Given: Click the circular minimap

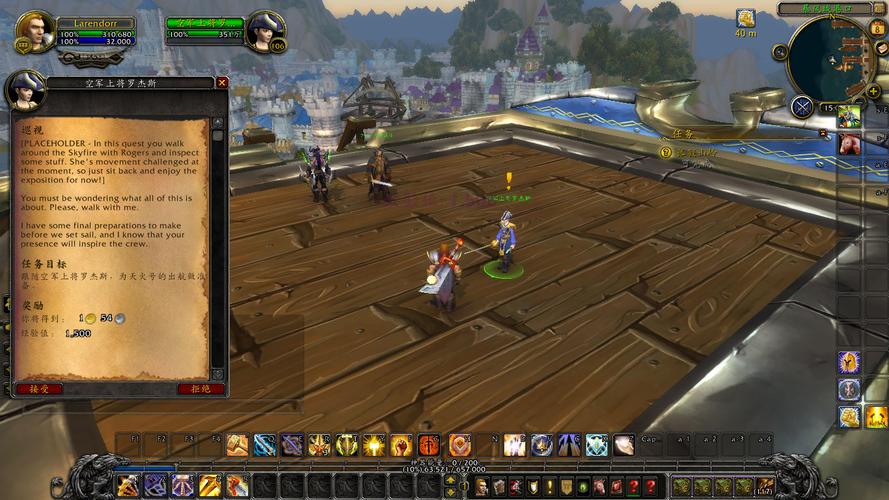Looking at the screenshot, I should point(831,59).
